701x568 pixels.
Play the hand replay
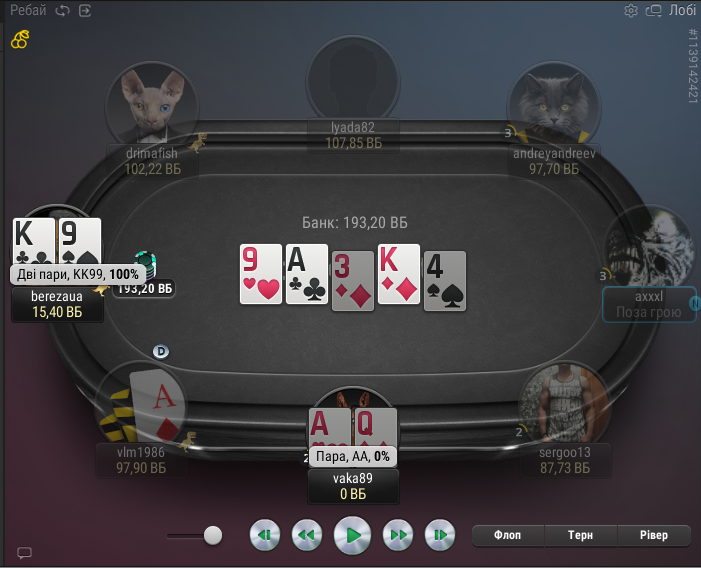tap(352, 535)
